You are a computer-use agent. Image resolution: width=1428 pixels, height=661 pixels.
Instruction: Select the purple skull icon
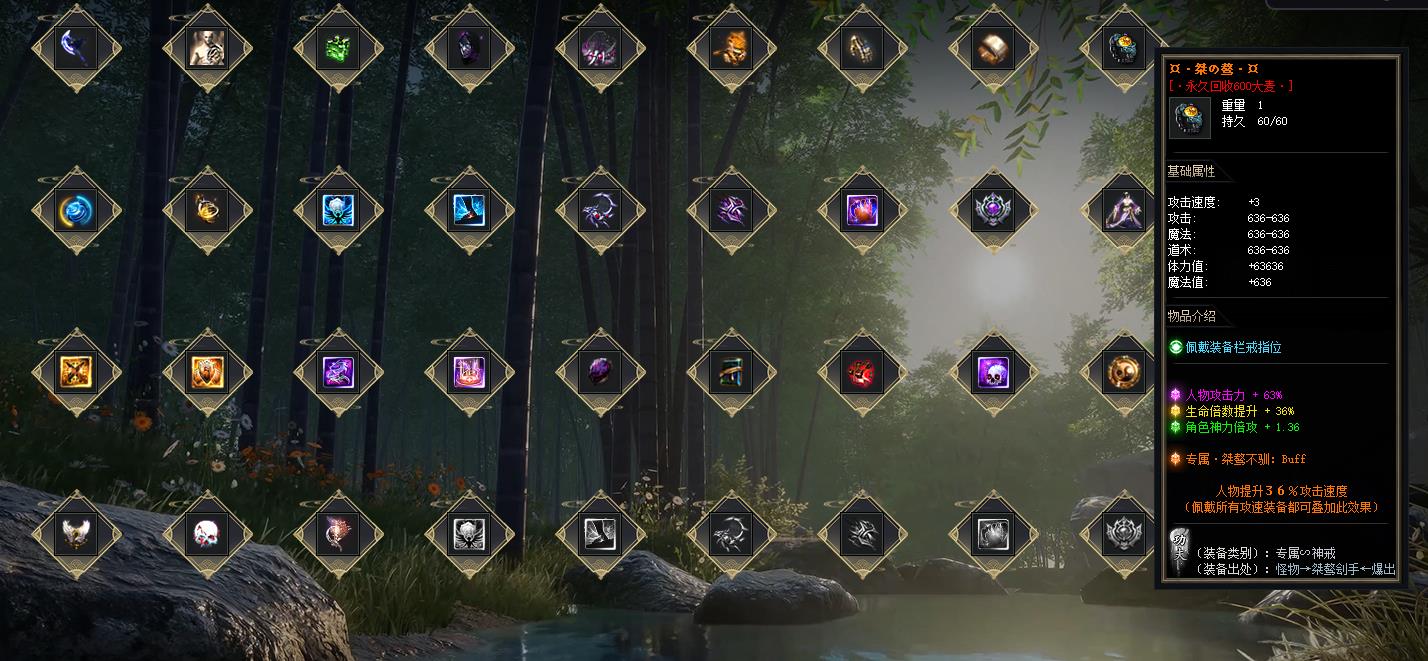point(993,373)
